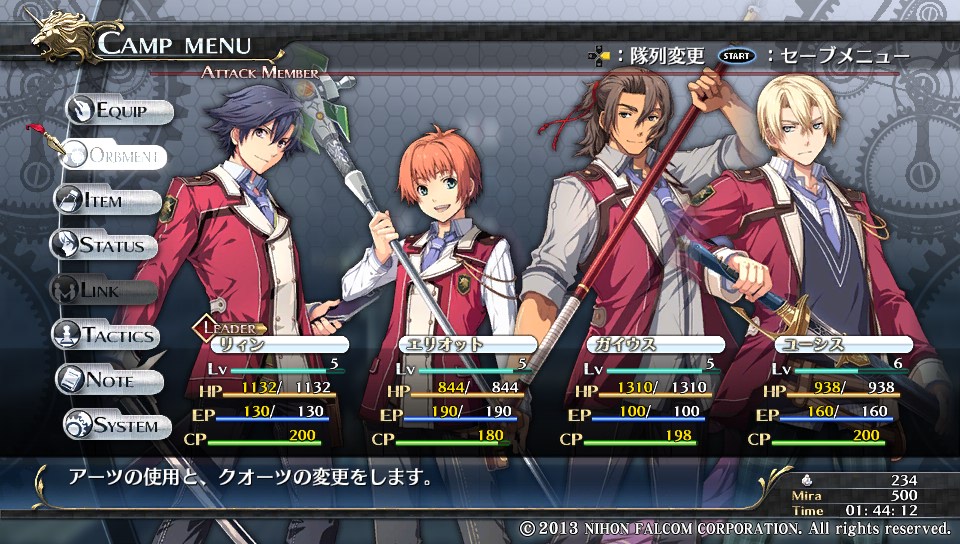Open the Note menu
Viewport: 960px width, 544px height.
[x=108, y=380]
